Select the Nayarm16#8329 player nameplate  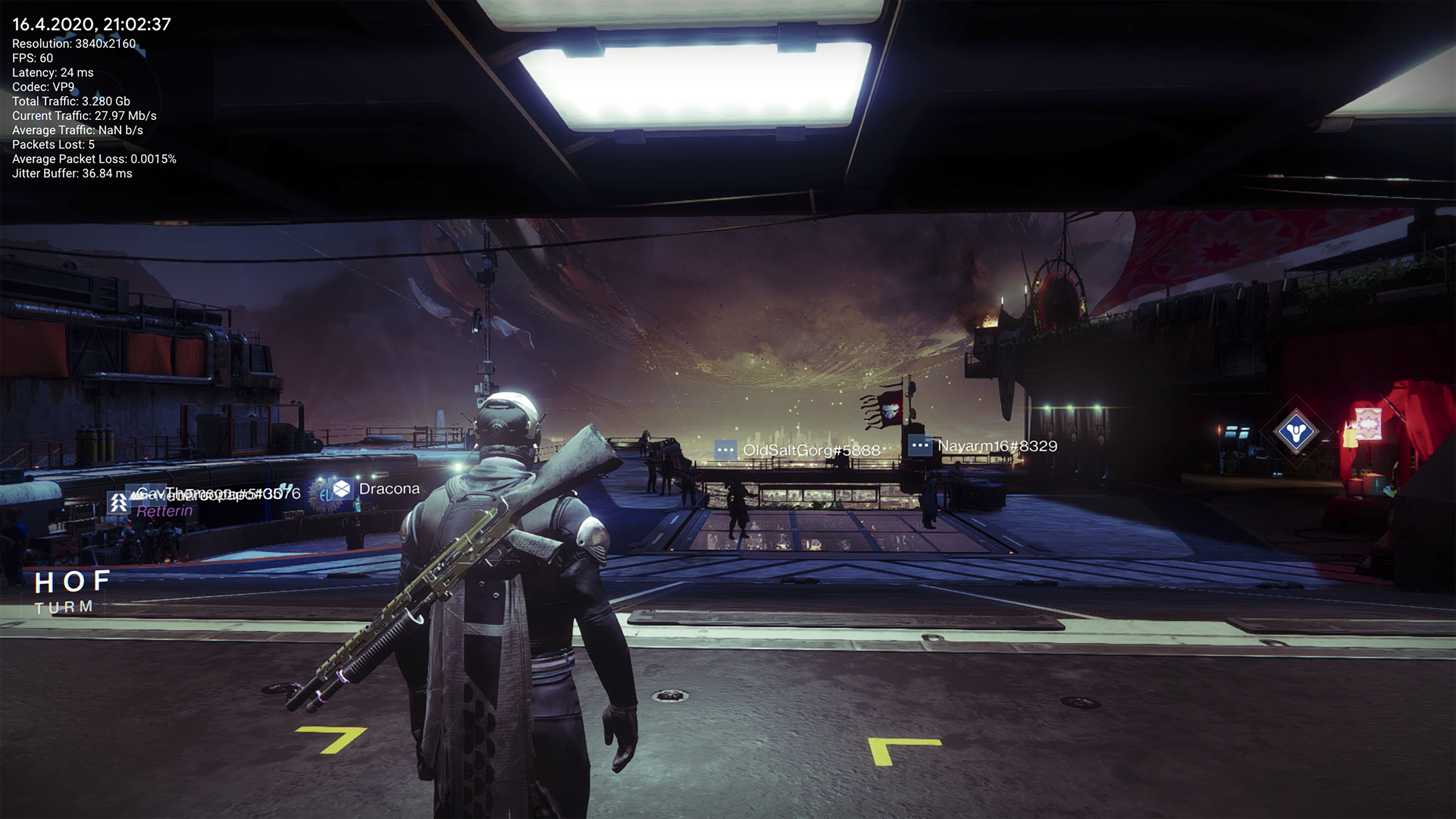[996, 446]
